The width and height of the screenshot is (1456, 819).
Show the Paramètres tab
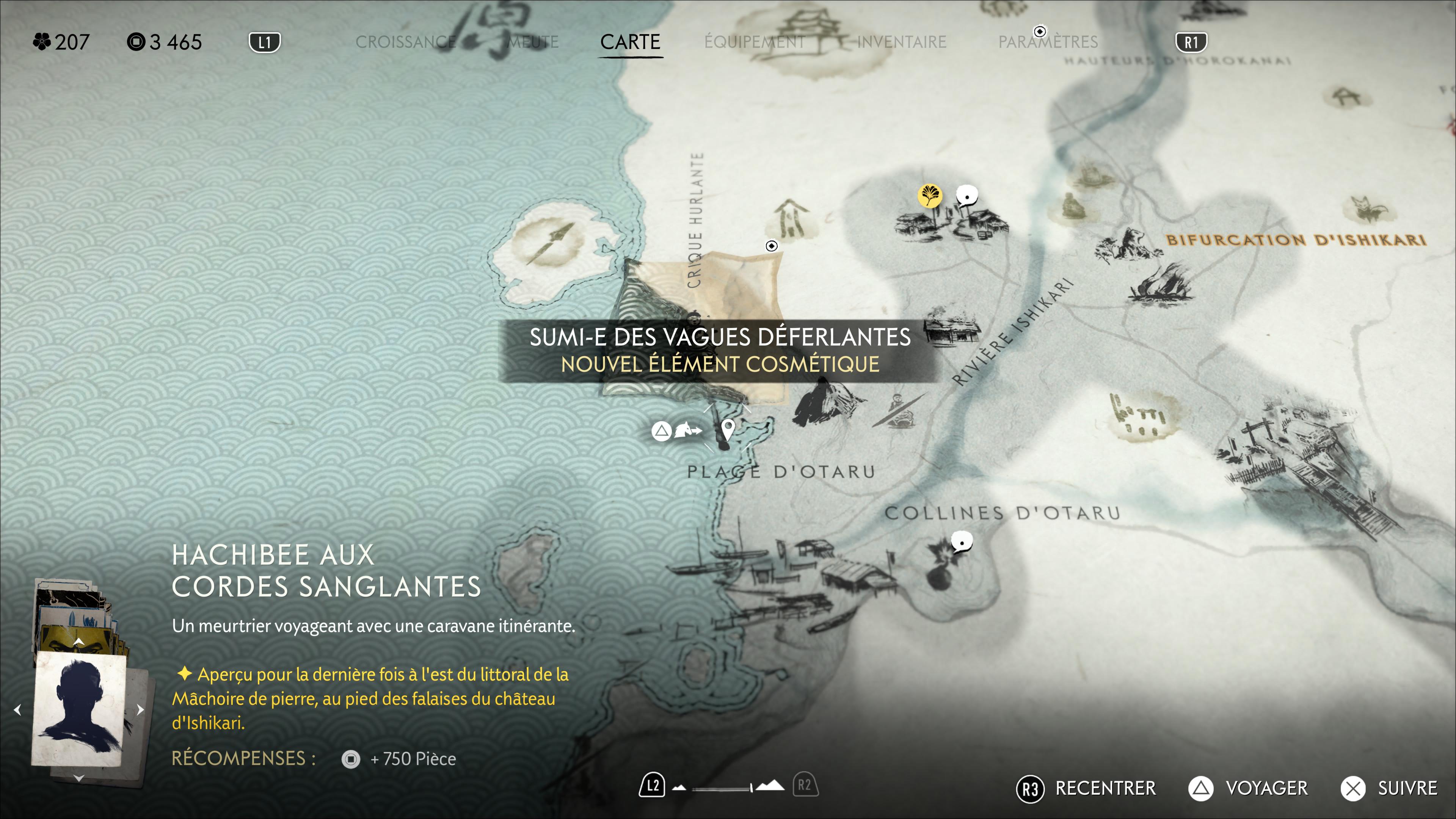(1048, 42)
